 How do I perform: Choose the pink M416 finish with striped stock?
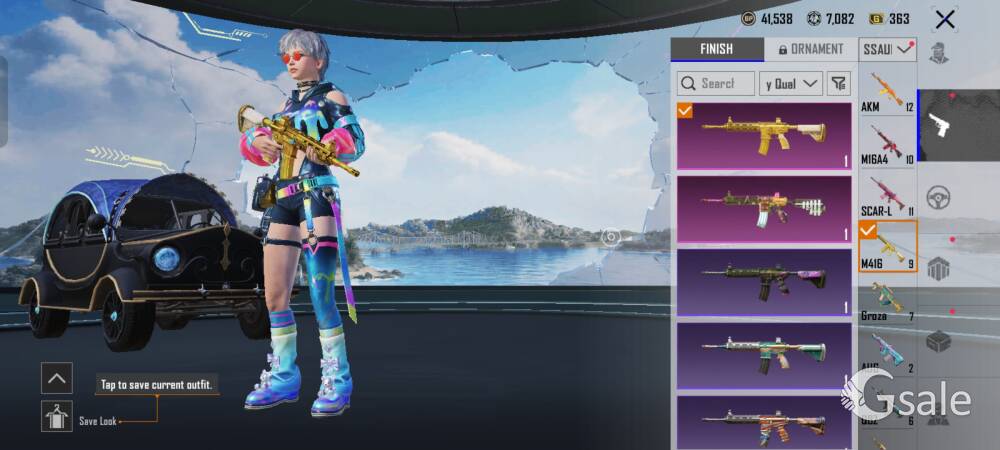[764, 209]
